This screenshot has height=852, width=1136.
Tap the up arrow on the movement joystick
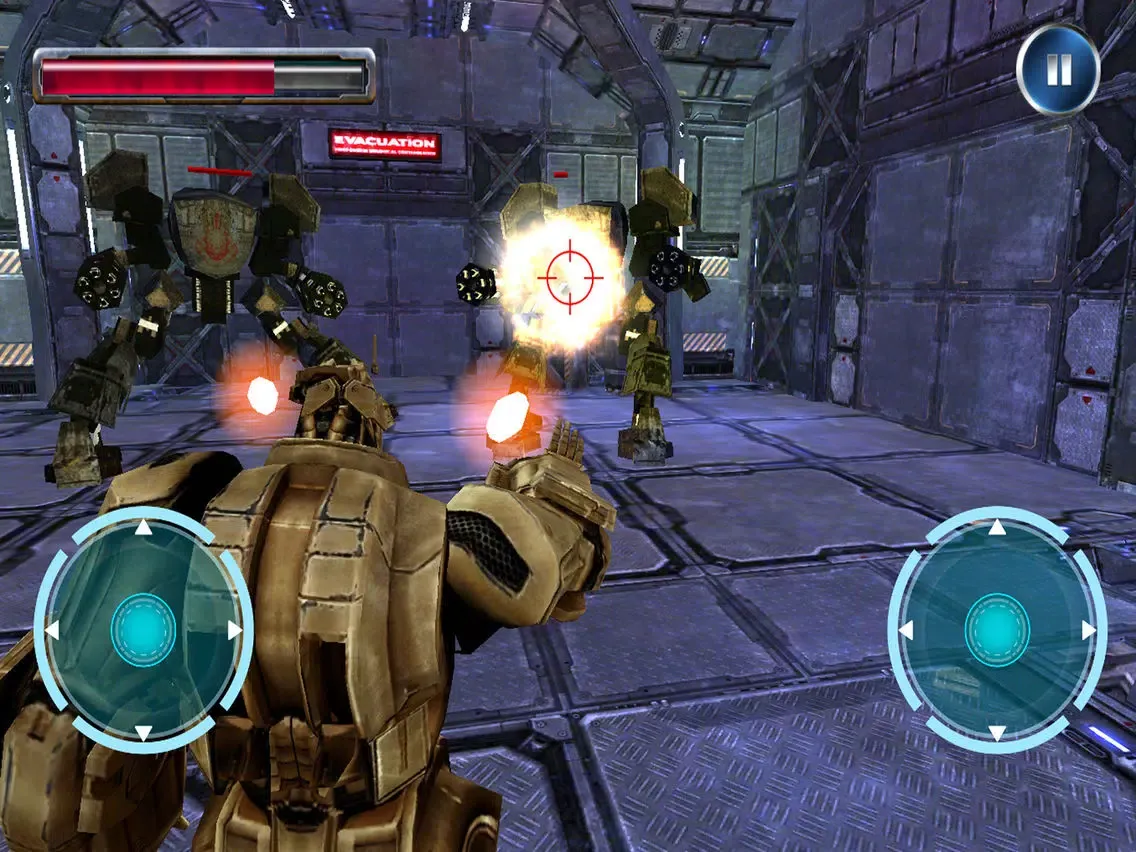pos(143,527)
